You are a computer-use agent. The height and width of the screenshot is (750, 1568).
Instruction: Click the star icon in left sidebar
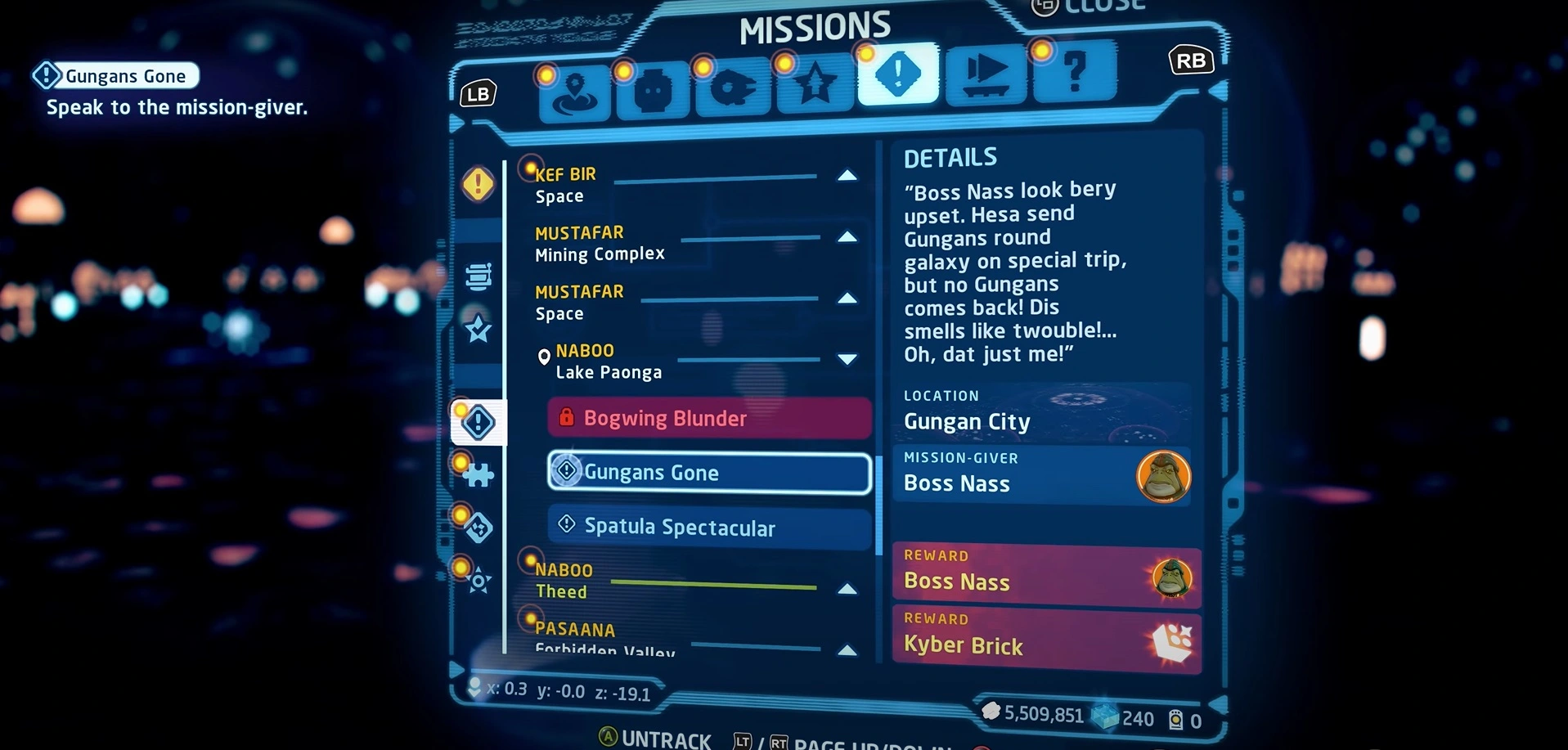478,329
